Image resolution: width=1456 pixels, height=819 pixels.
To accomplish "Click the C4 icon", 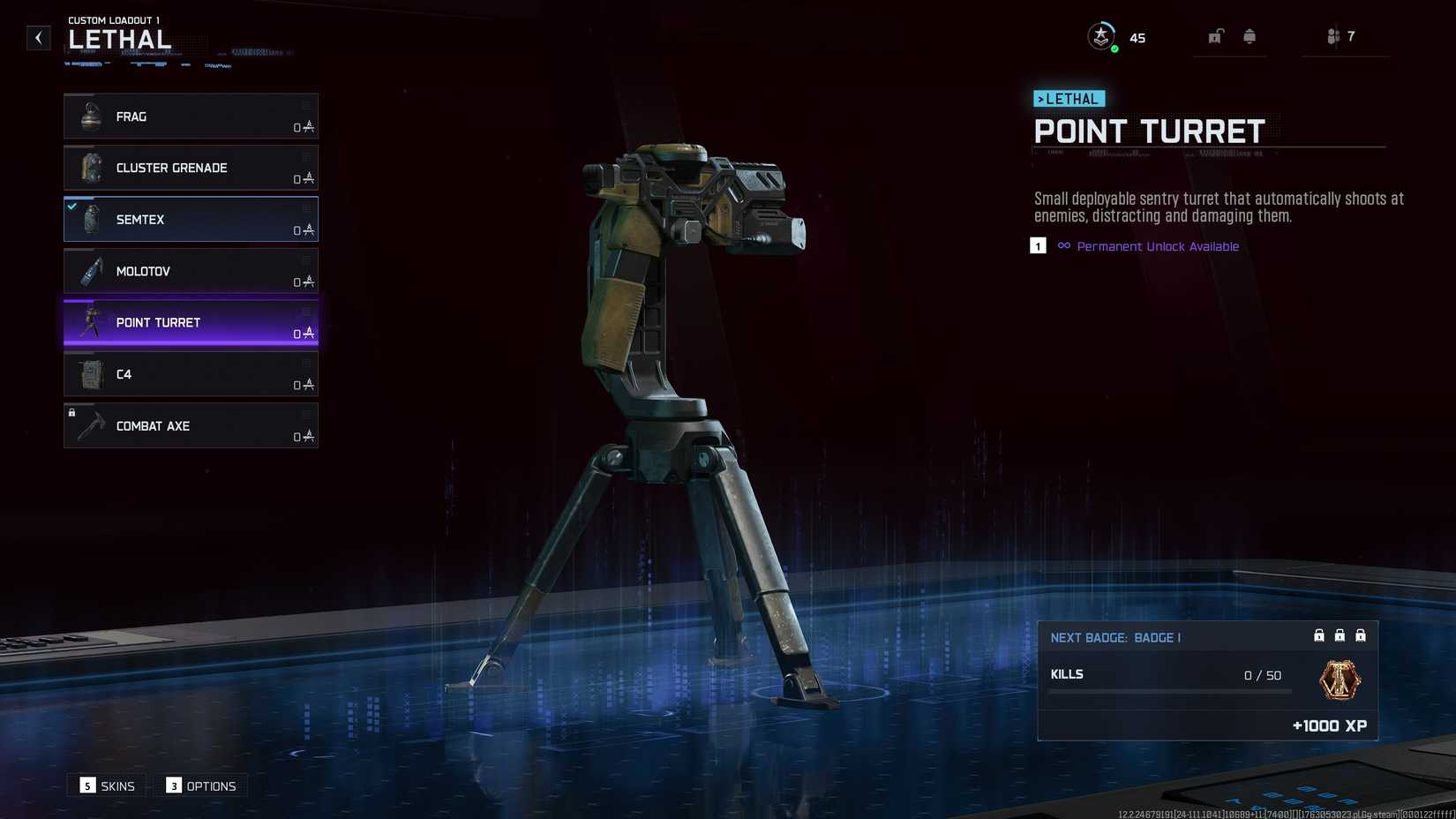I will point(91,374).
